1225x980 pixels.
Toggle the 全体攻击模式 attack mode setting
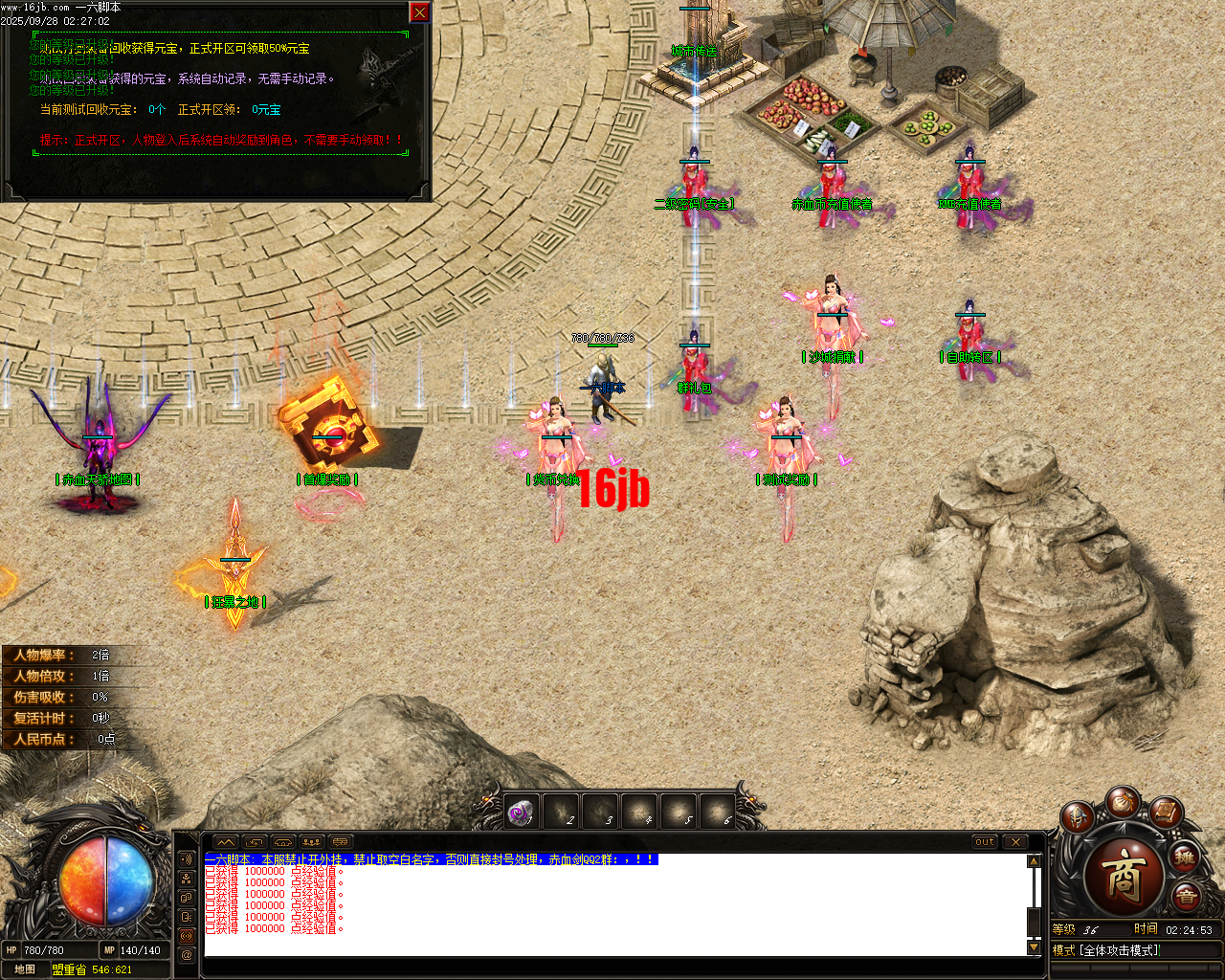coord(1120,951)
